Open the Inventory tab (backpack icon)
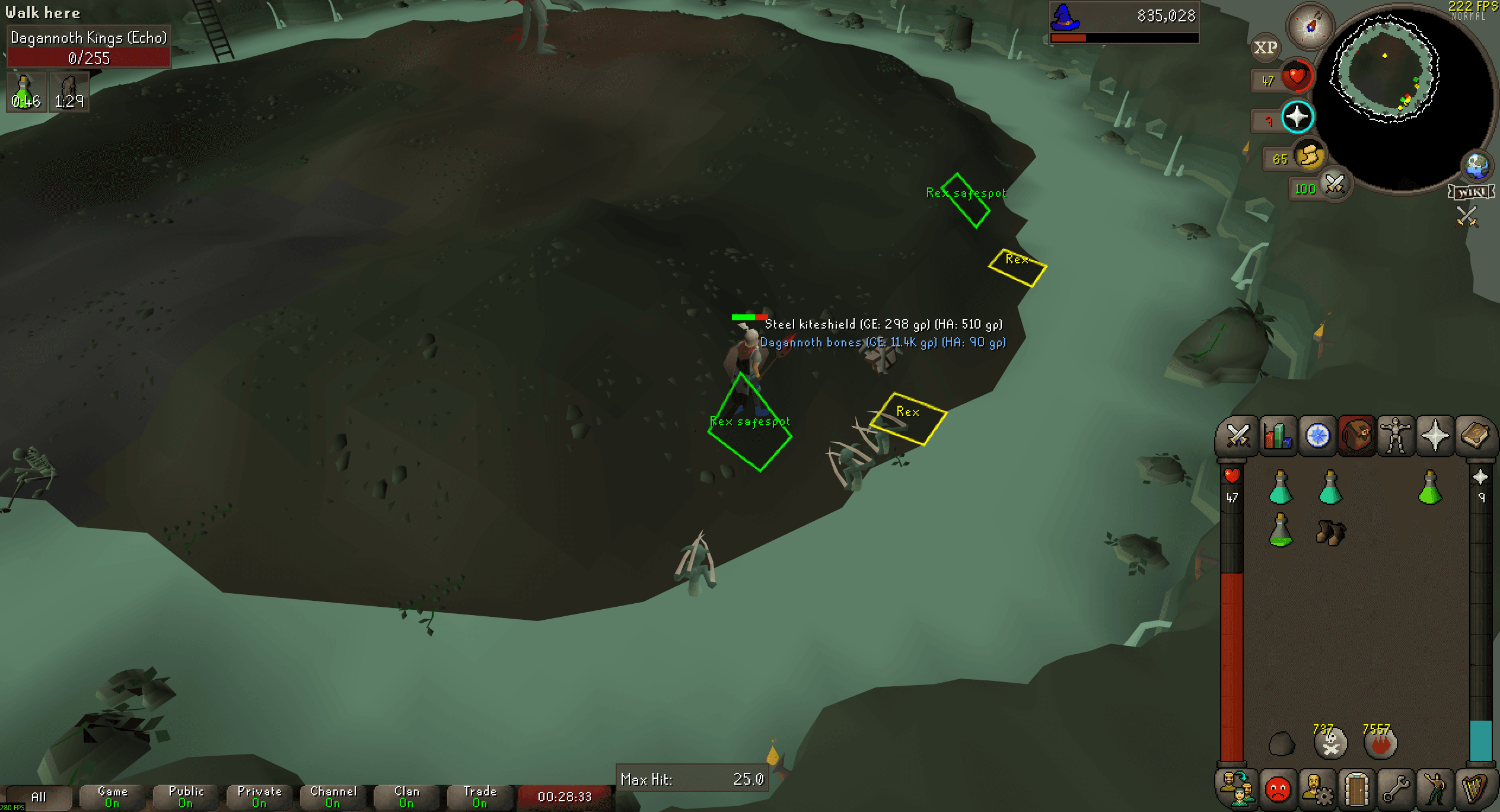Image resolution: width=1500 pixels, height=812 pixels. coord(1356,436)
